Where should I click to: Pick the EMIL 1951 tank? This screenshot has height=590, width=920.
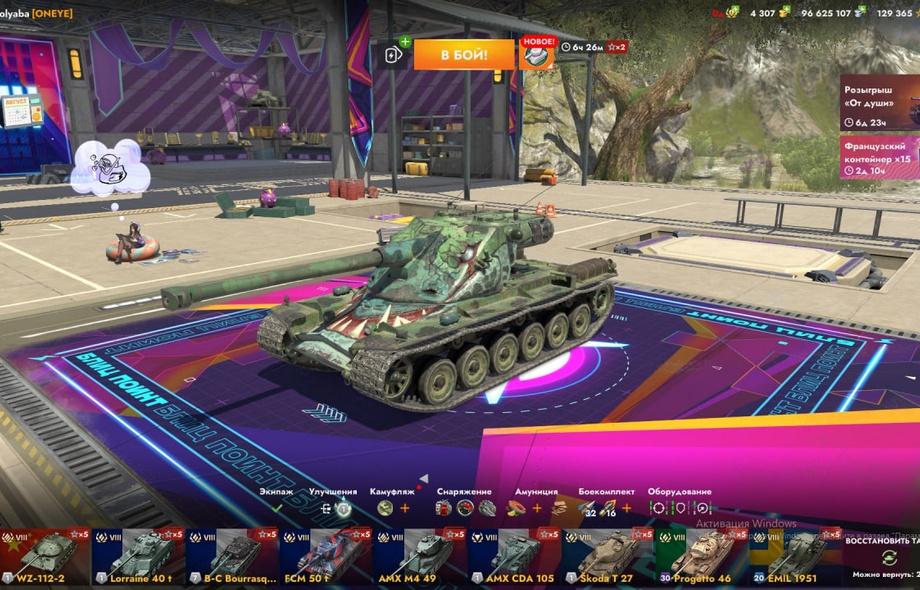click(x=794, y=557)
